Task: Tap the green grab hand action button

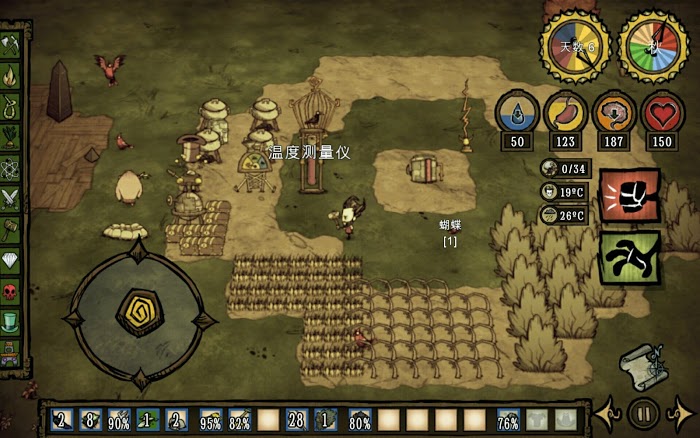Action: pos(629,257)
